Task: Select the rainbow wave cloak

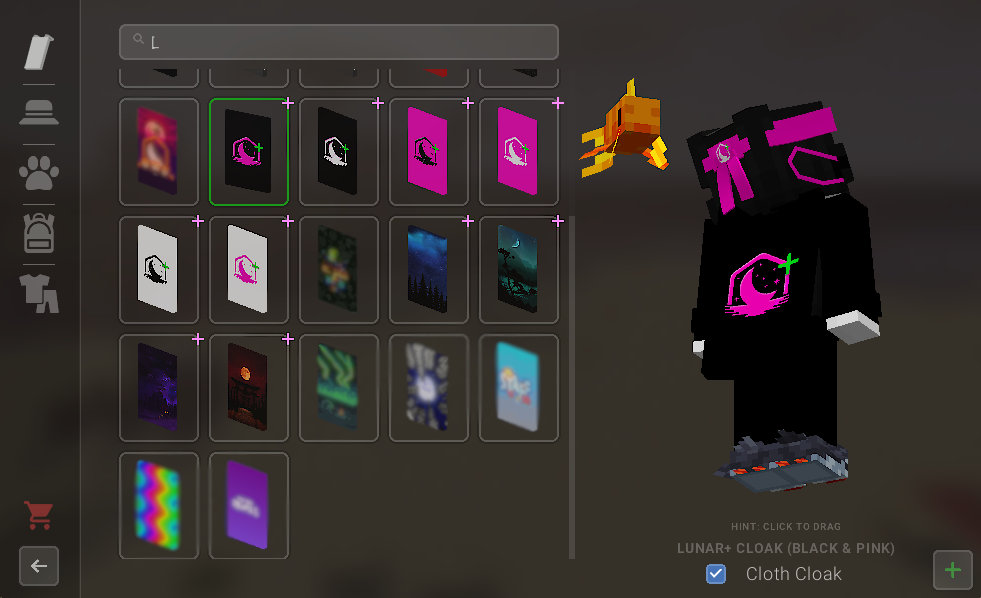Action: coord(159,505)
